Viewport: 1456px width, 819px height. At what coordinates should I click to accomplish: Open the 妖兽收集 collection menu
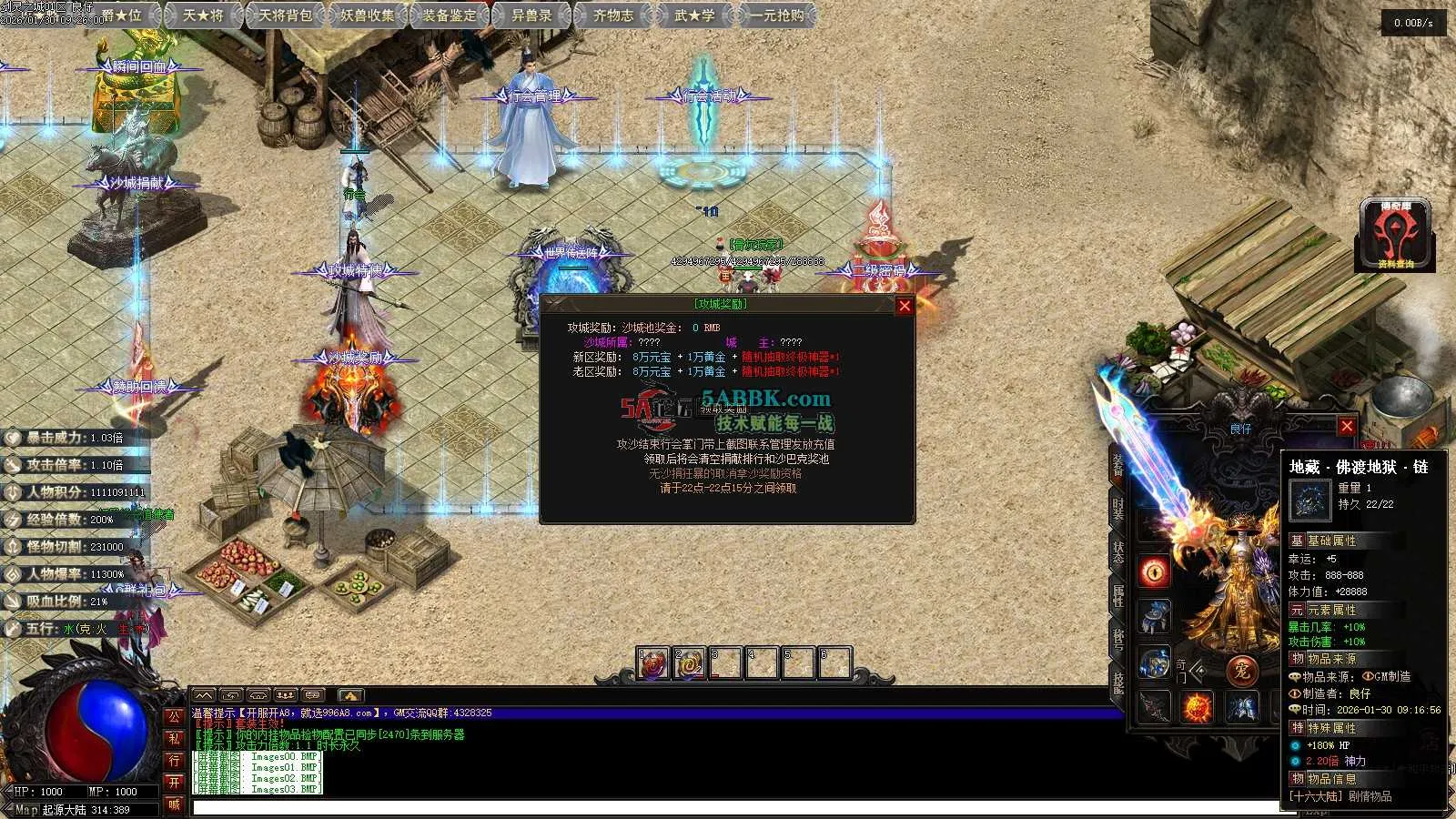coord(368,15)
